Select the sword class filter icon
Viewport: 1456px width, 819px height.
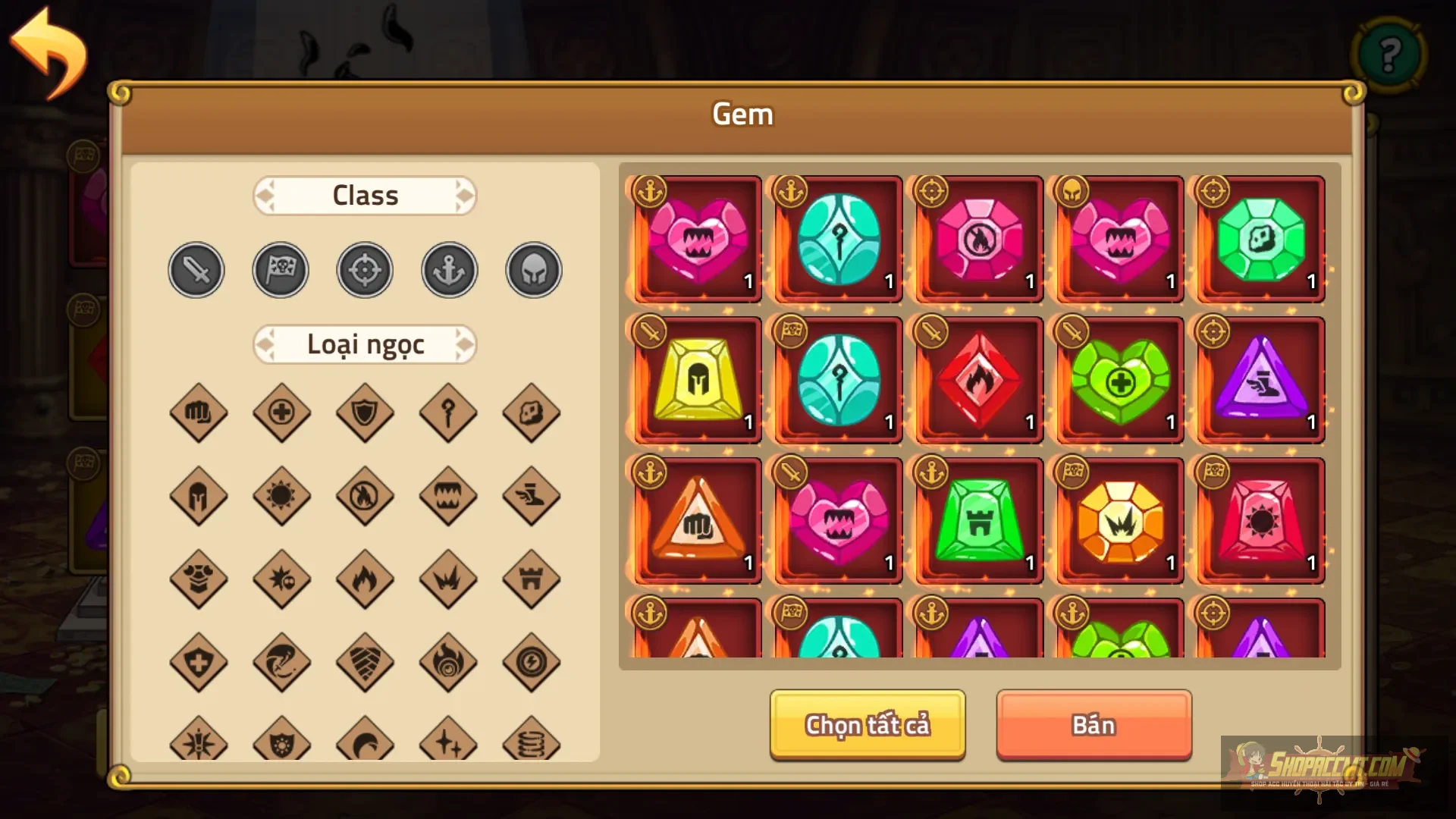(x=196, y=269)
